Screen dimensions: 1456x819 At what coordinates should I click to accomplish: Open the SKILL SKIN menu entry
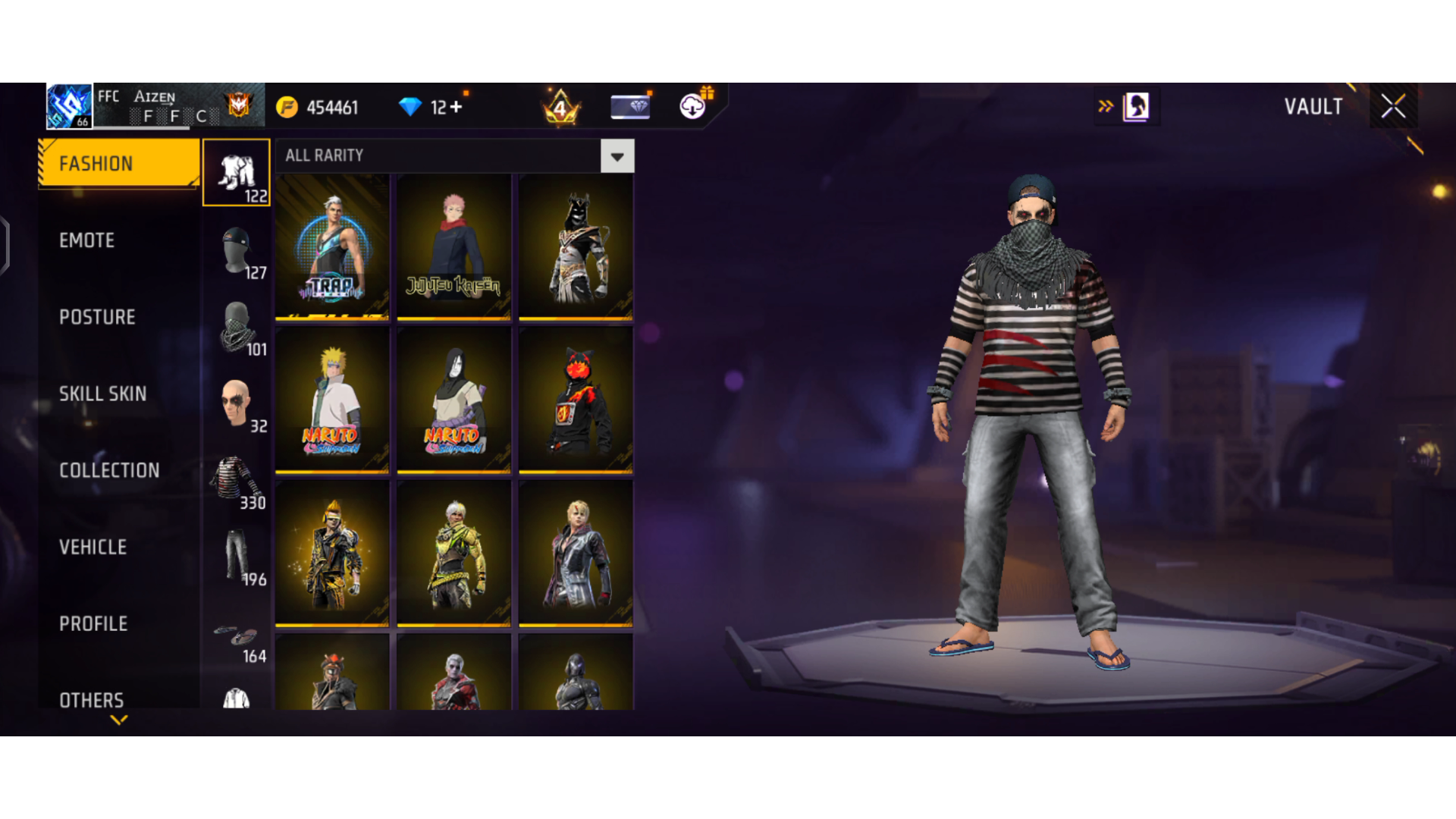pos(103,394)
